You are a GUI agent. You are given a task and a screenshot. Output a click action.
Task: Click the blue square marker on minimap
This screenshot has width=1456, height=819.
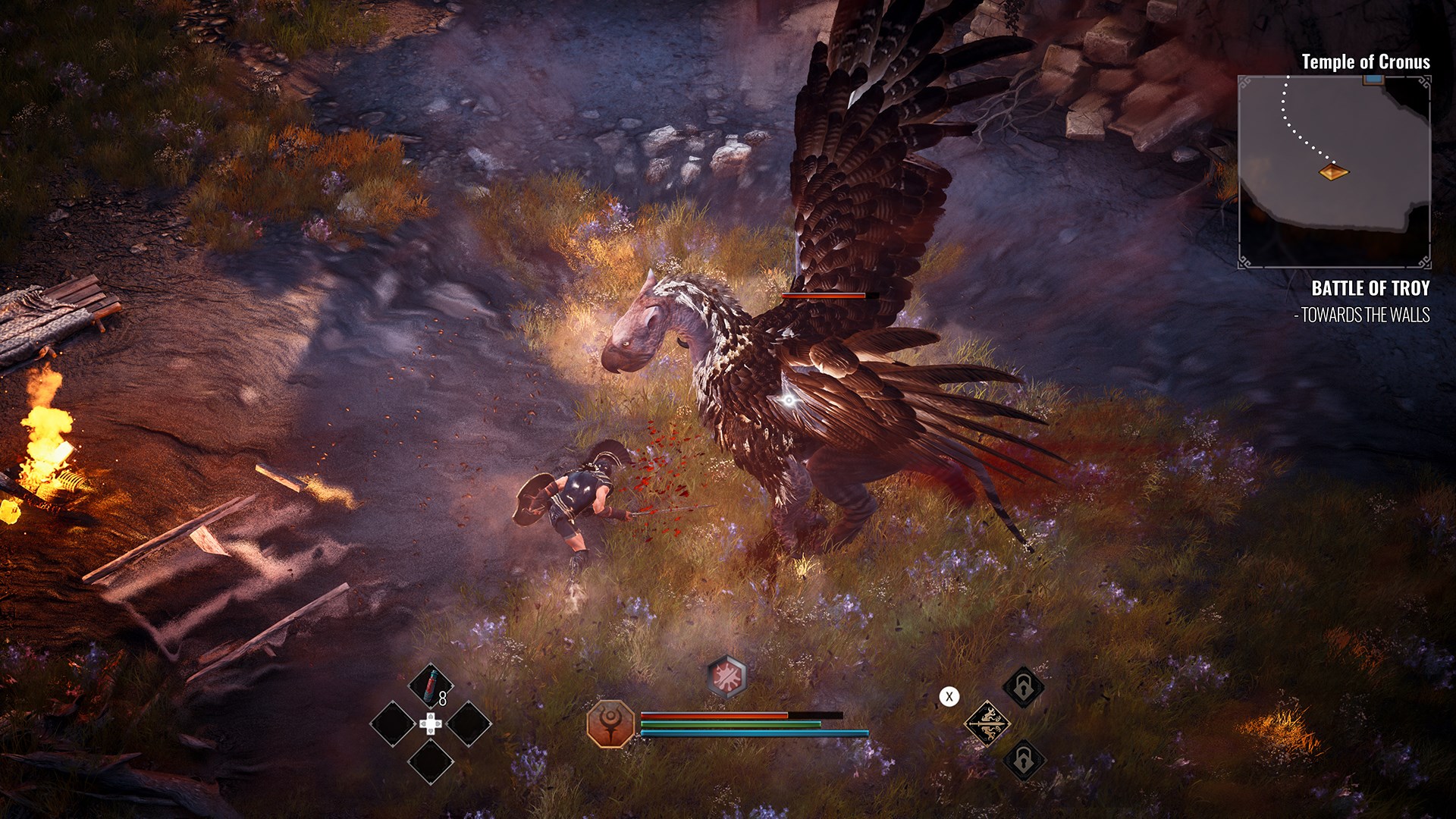click(1372, 79)
